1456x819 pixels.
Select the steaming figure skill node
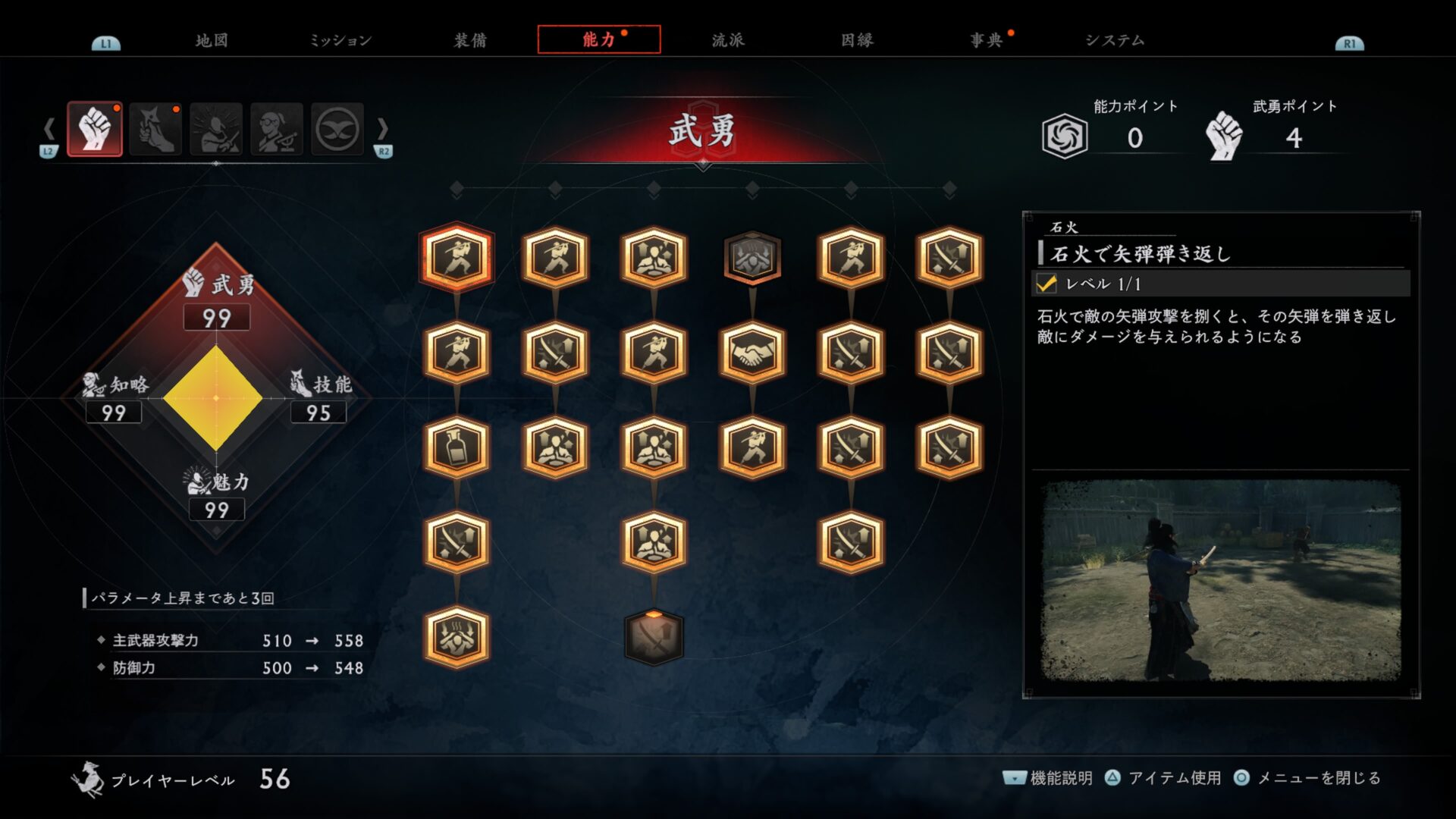pos(457,638)
